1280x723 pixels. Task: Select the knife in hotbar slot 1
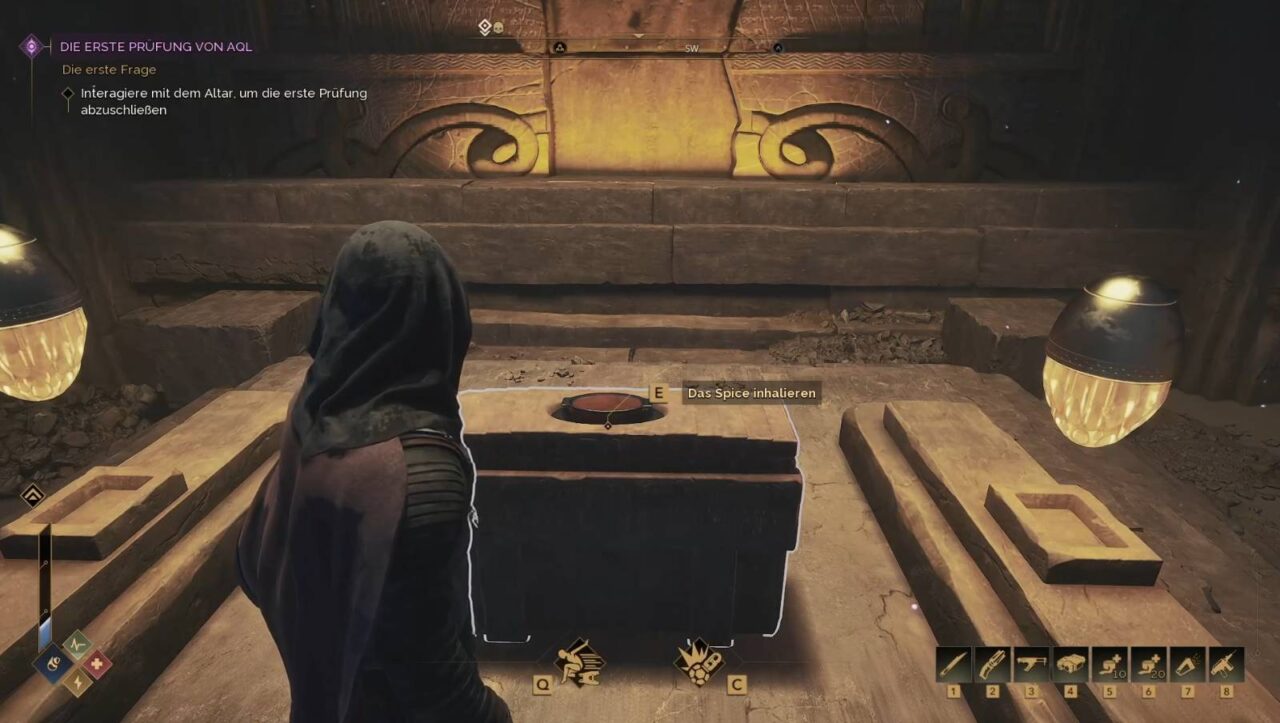pyautogui.click(x=953, y=665)
